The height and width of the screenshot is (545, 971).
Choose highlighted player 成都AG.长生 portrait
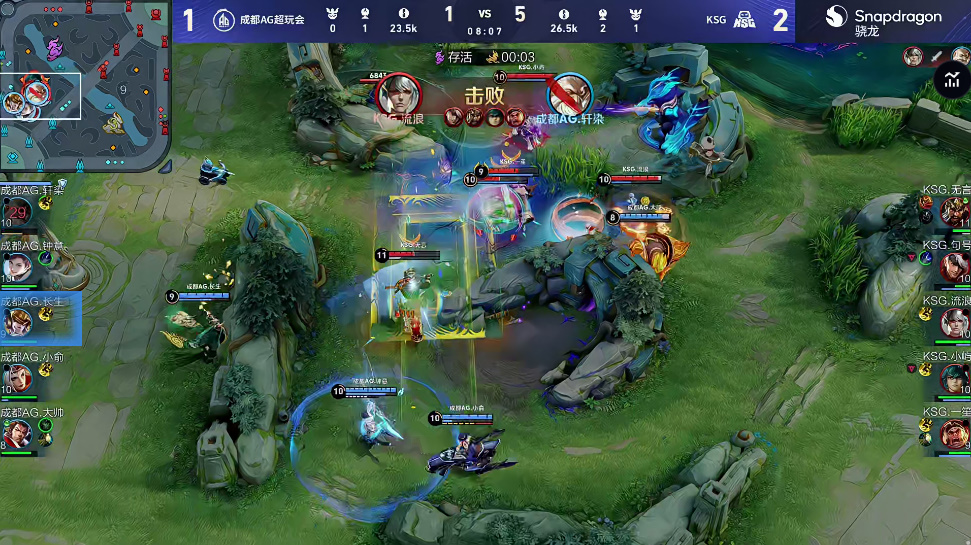(17, 322)
